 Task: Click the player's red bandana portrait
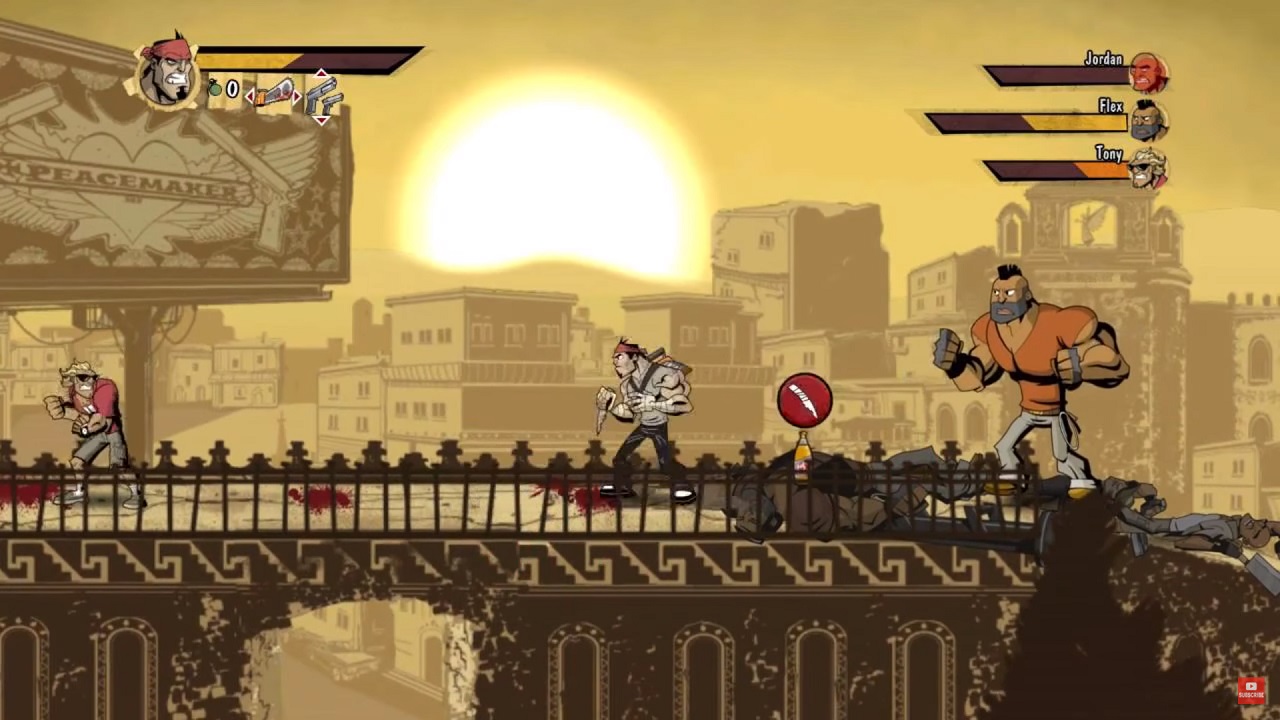(x=166, y=70)
